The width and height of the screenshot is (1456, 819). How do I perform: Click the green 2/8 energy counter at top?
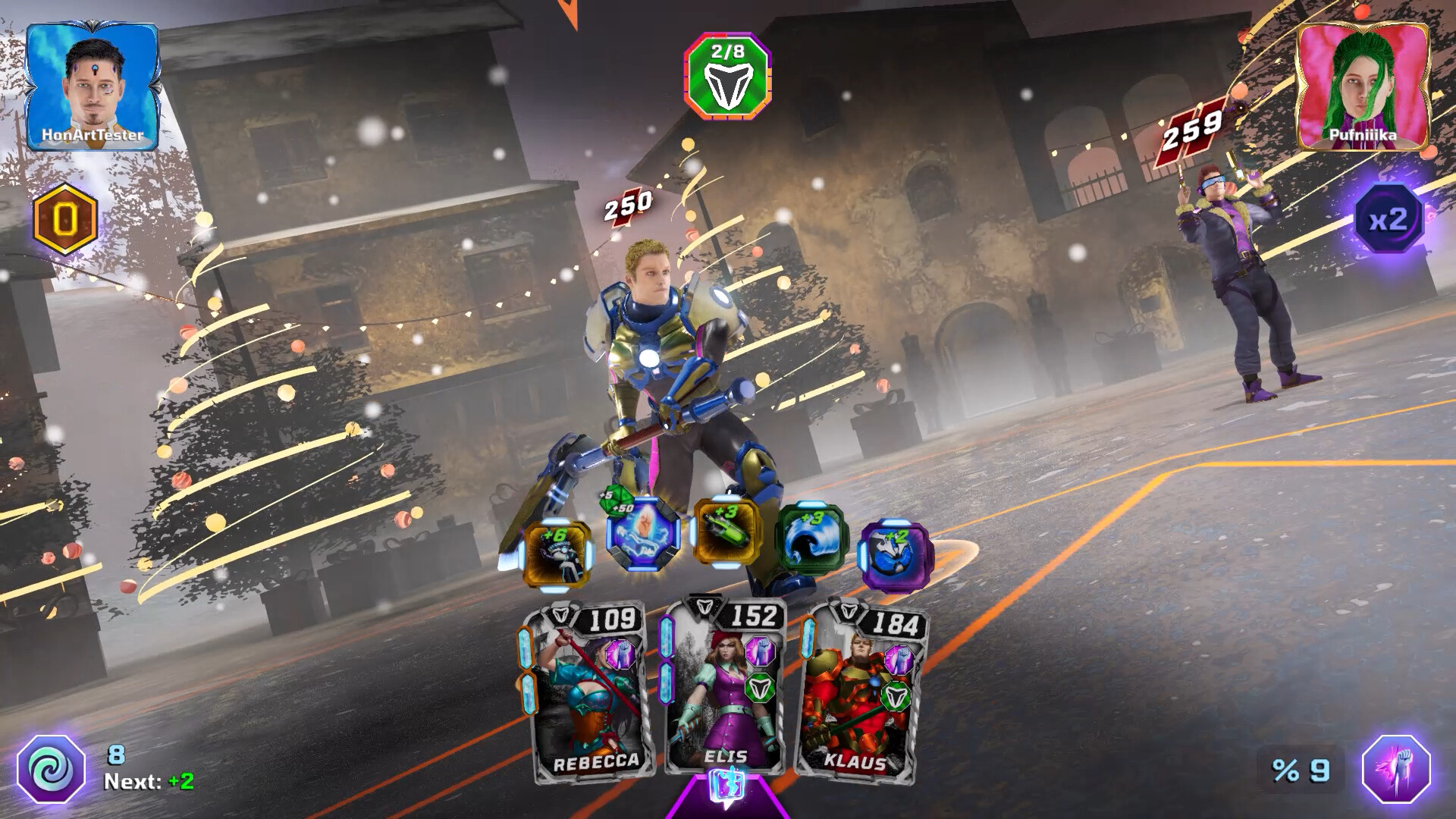[729, 76]
